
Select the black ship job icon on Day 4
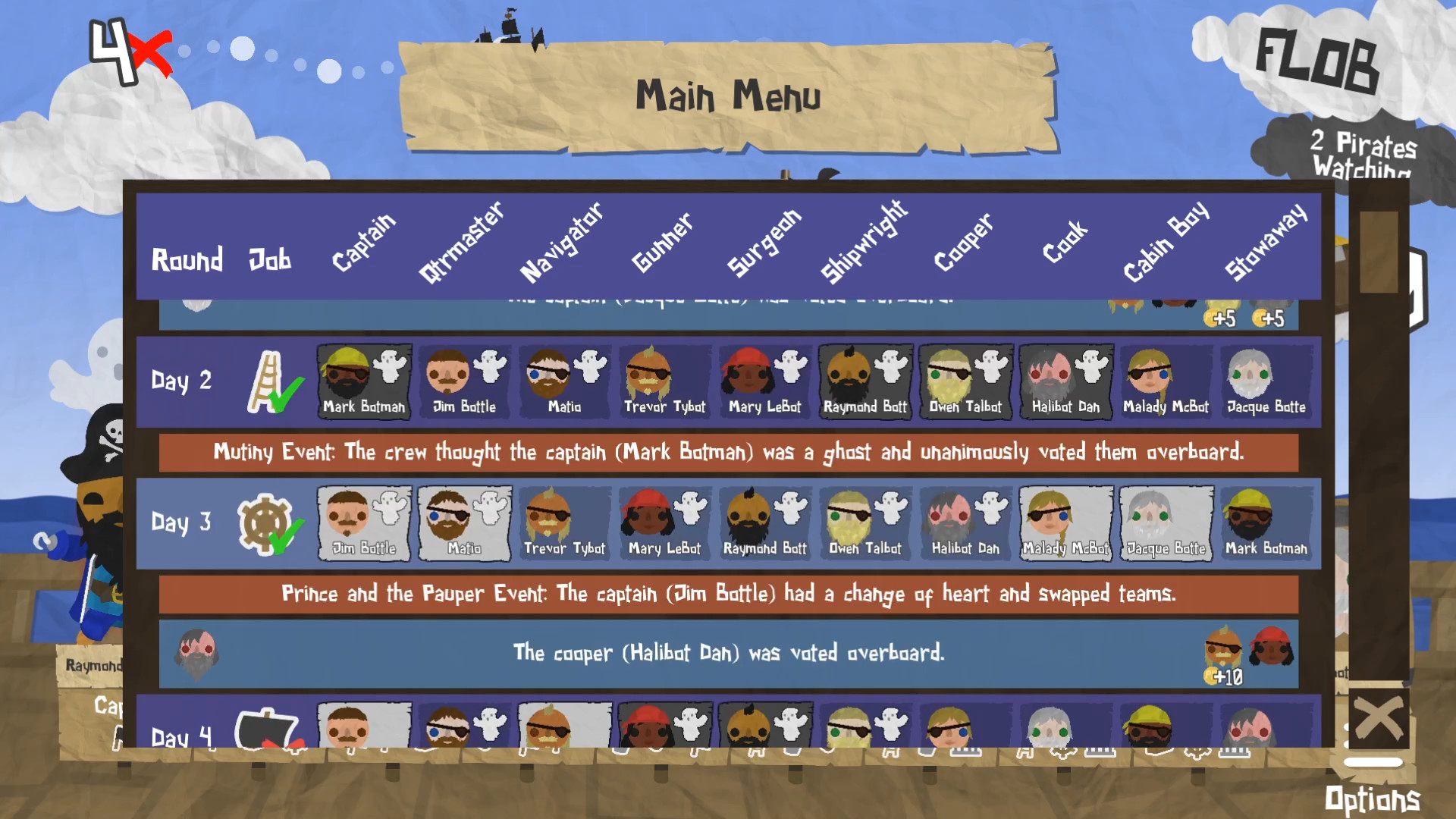click(x=266, y=730)
